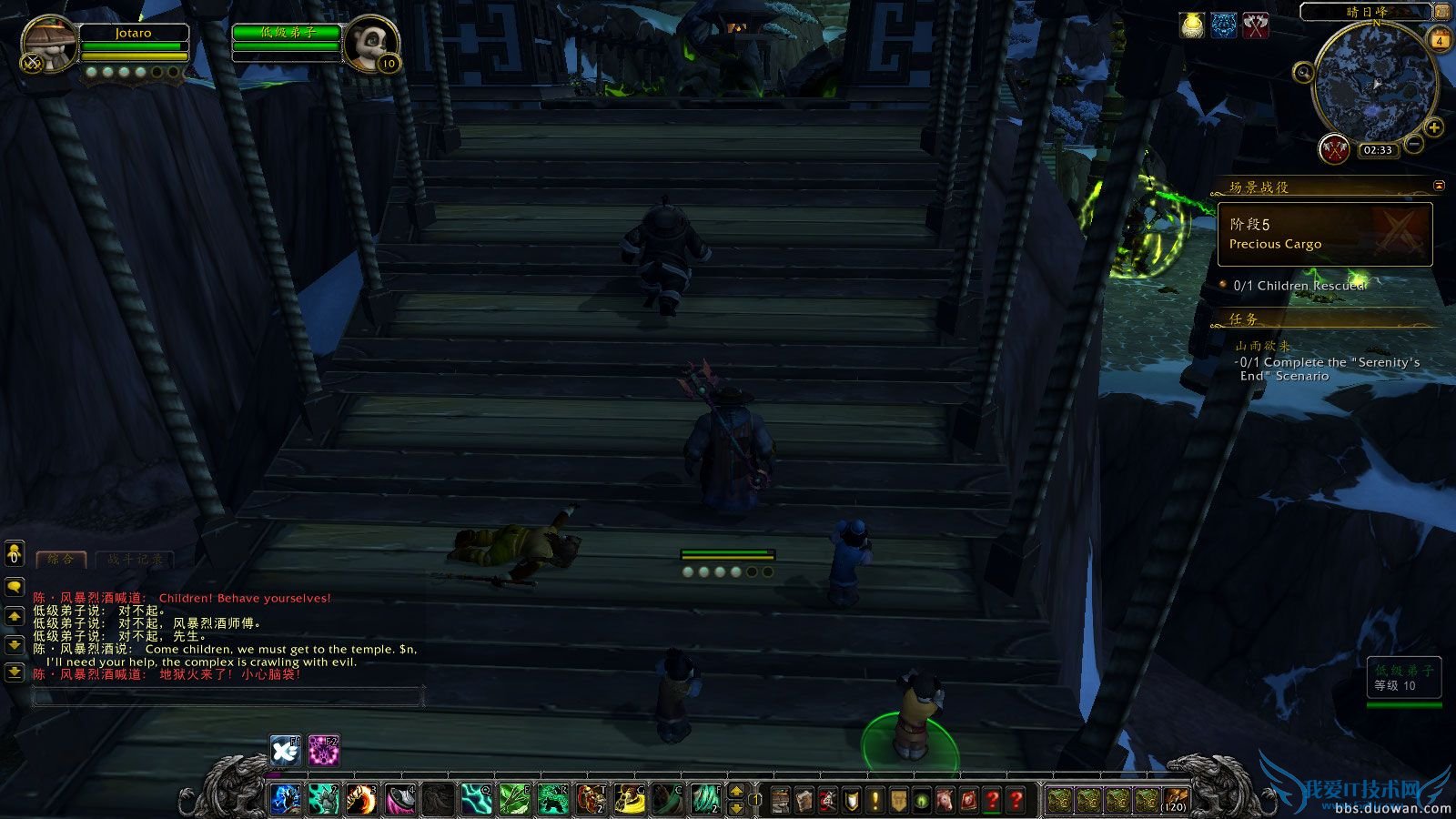The width and height of the screenshot is (1456, 819).
Task: Open the adventure guide red book icon
Action: [969, 801]
